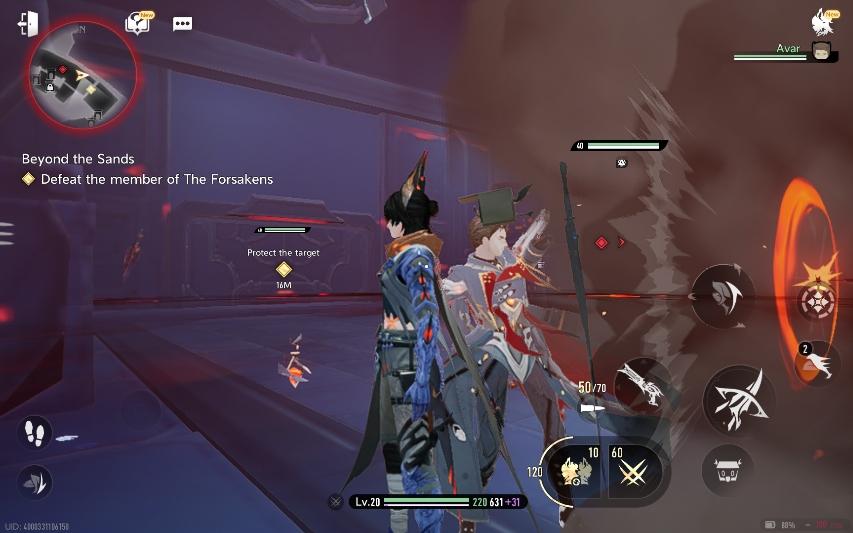Open the question-mark guide icon marked New
853x533 pixels.
click(137, 24)
